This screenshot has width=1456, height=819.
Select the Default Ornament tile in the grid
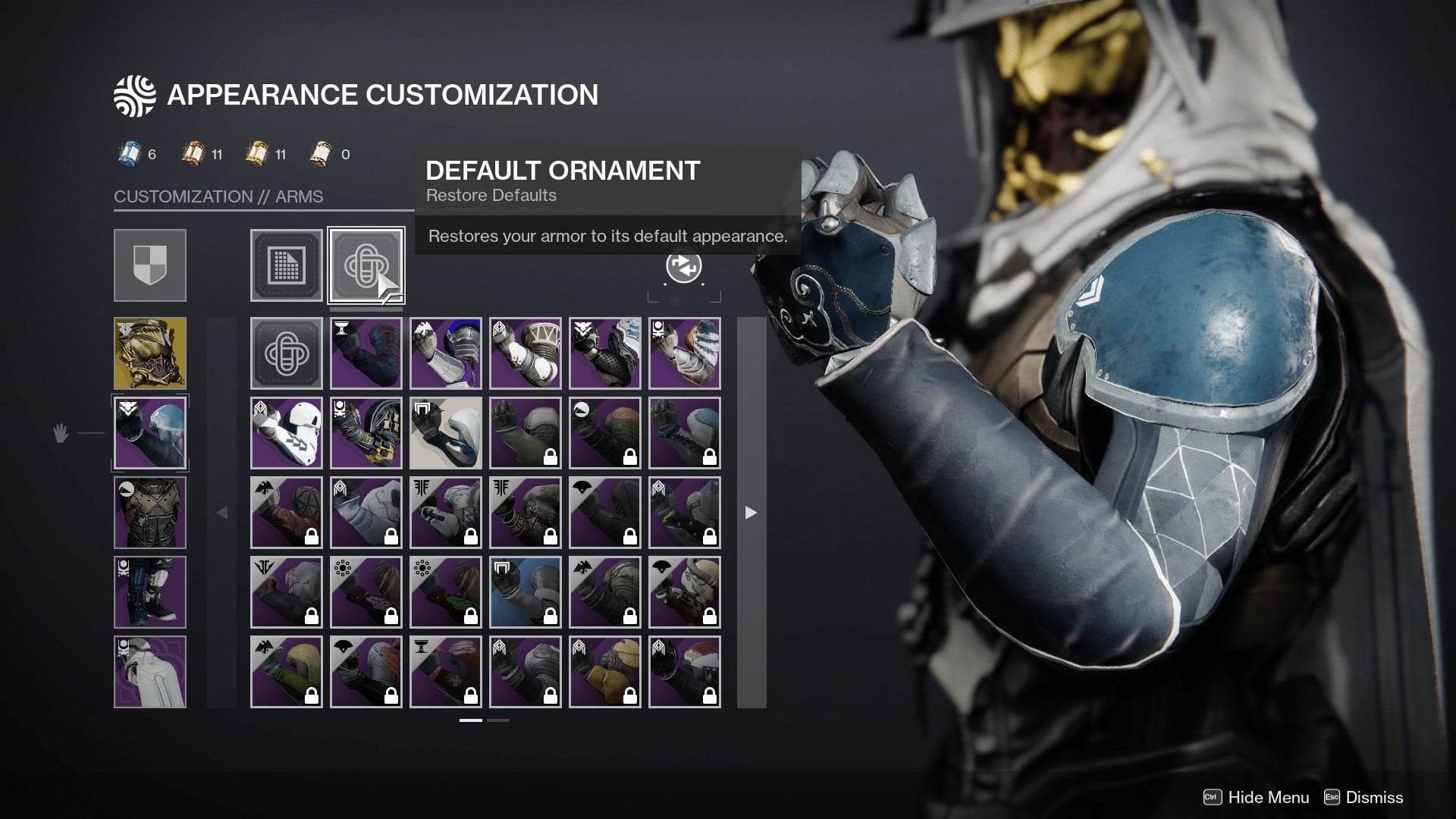point(287,353)
